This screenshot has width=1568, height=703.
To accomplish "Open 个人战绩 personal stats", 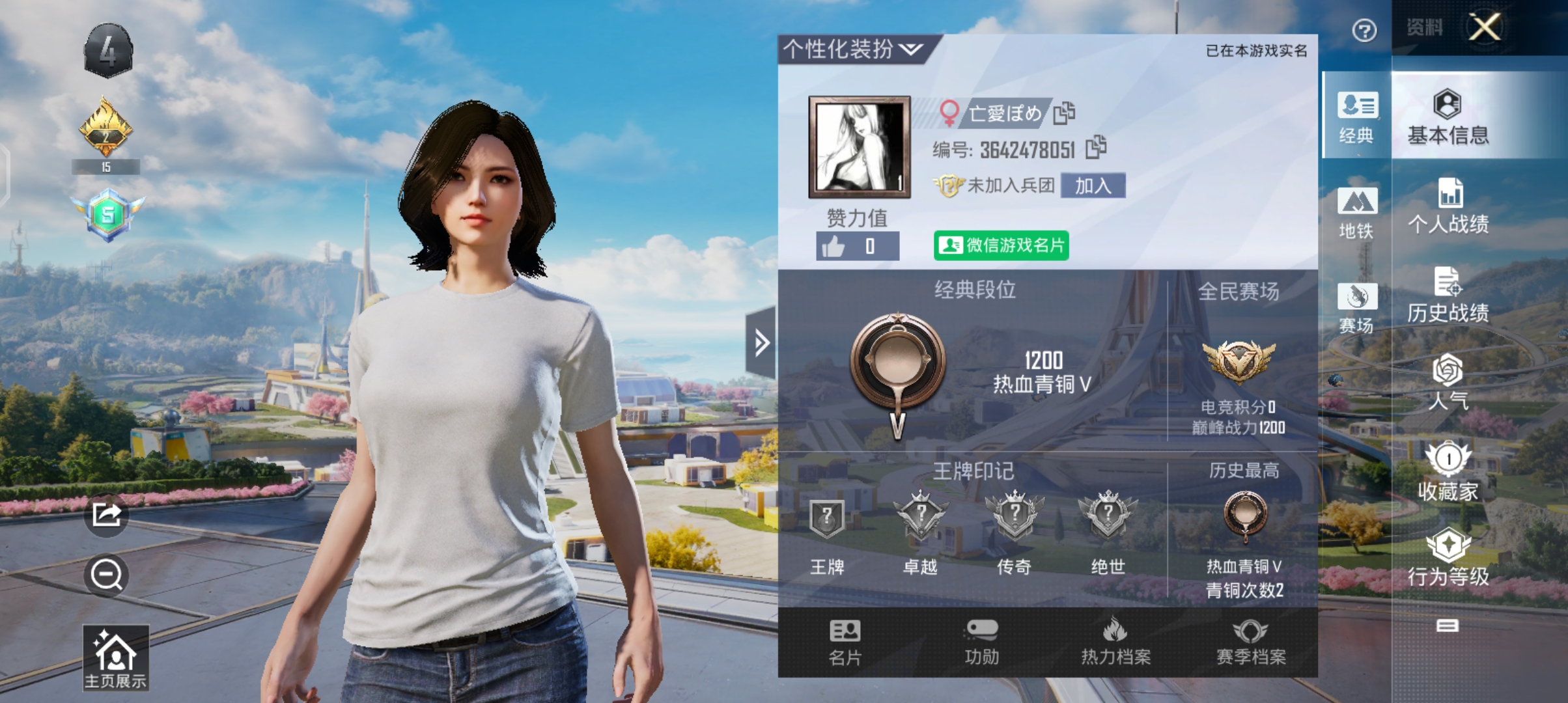I will [x=1448, y=206].
